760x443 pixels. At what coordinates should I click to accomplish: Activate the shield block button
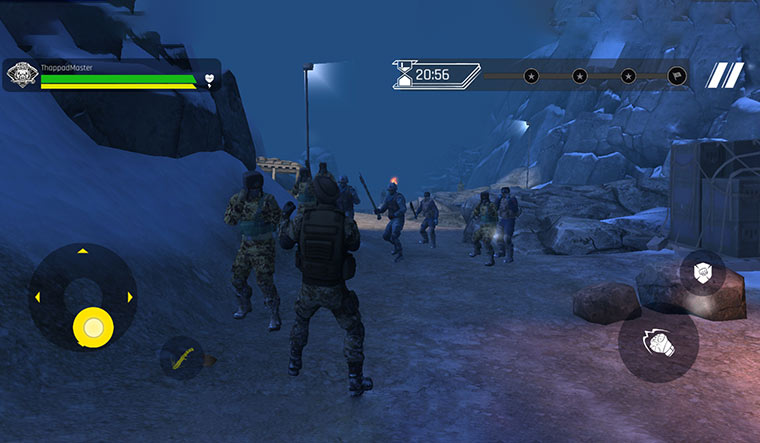[702, 272]
